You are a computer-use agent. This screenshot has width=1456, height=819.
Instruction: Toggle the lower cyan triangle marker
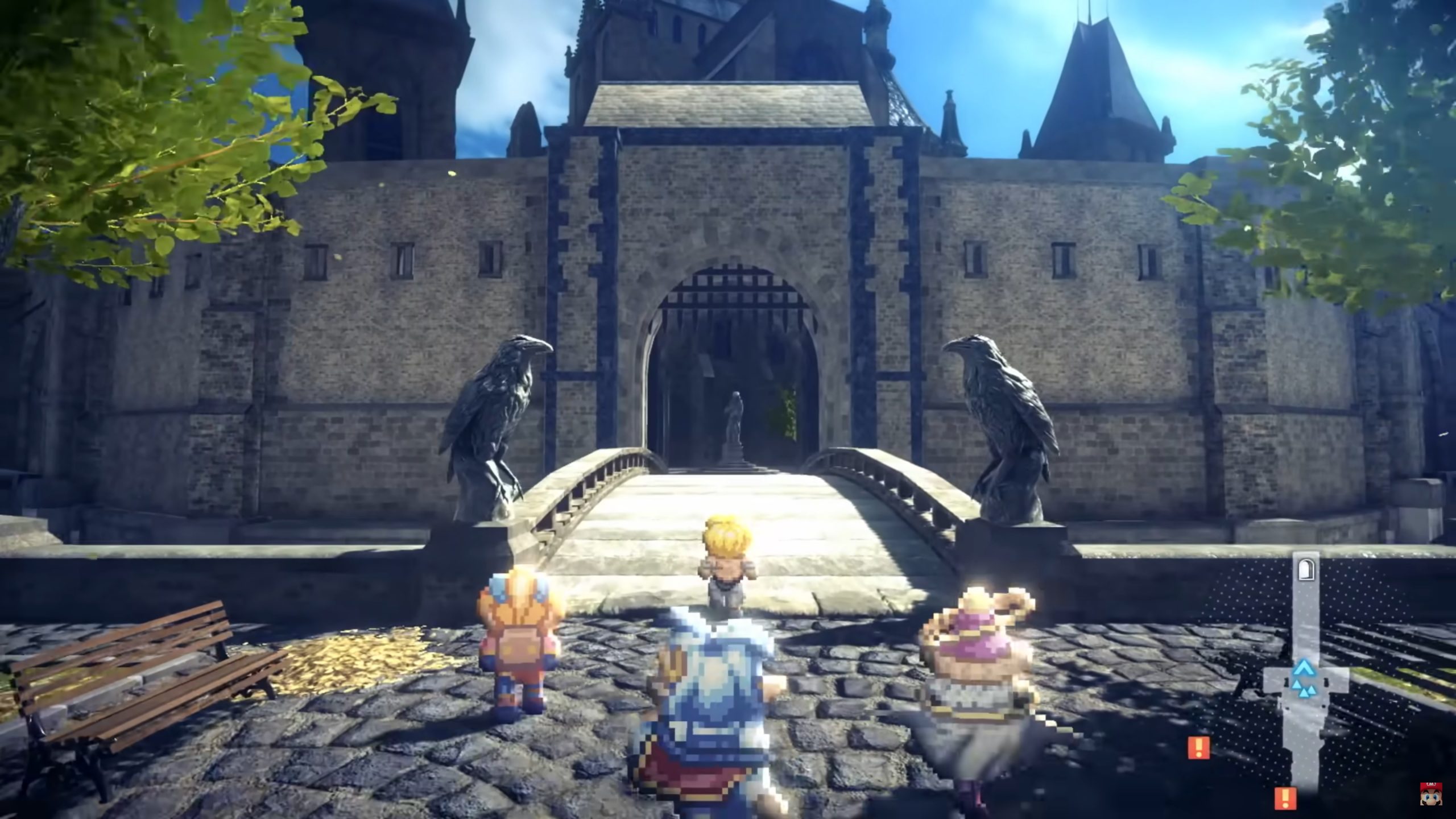(1304, 691)
